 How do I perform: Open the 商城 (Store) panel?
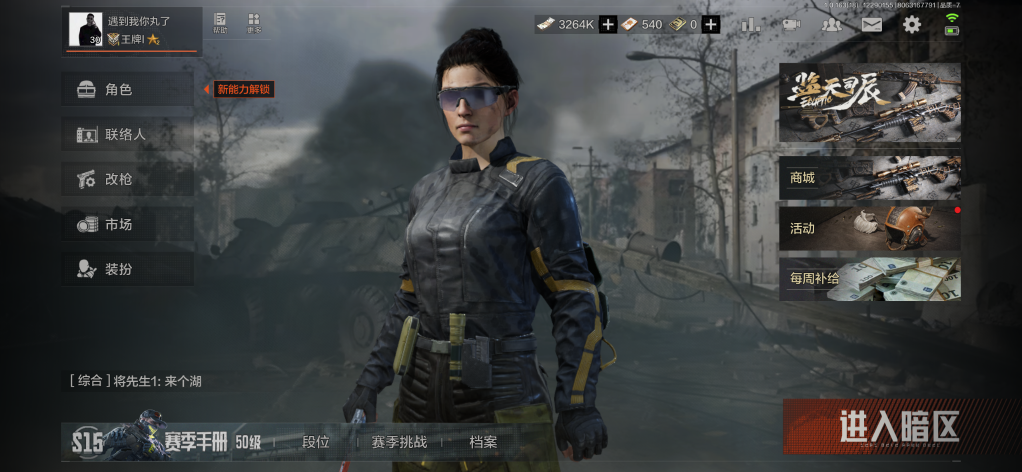click(x=869, y=178)
